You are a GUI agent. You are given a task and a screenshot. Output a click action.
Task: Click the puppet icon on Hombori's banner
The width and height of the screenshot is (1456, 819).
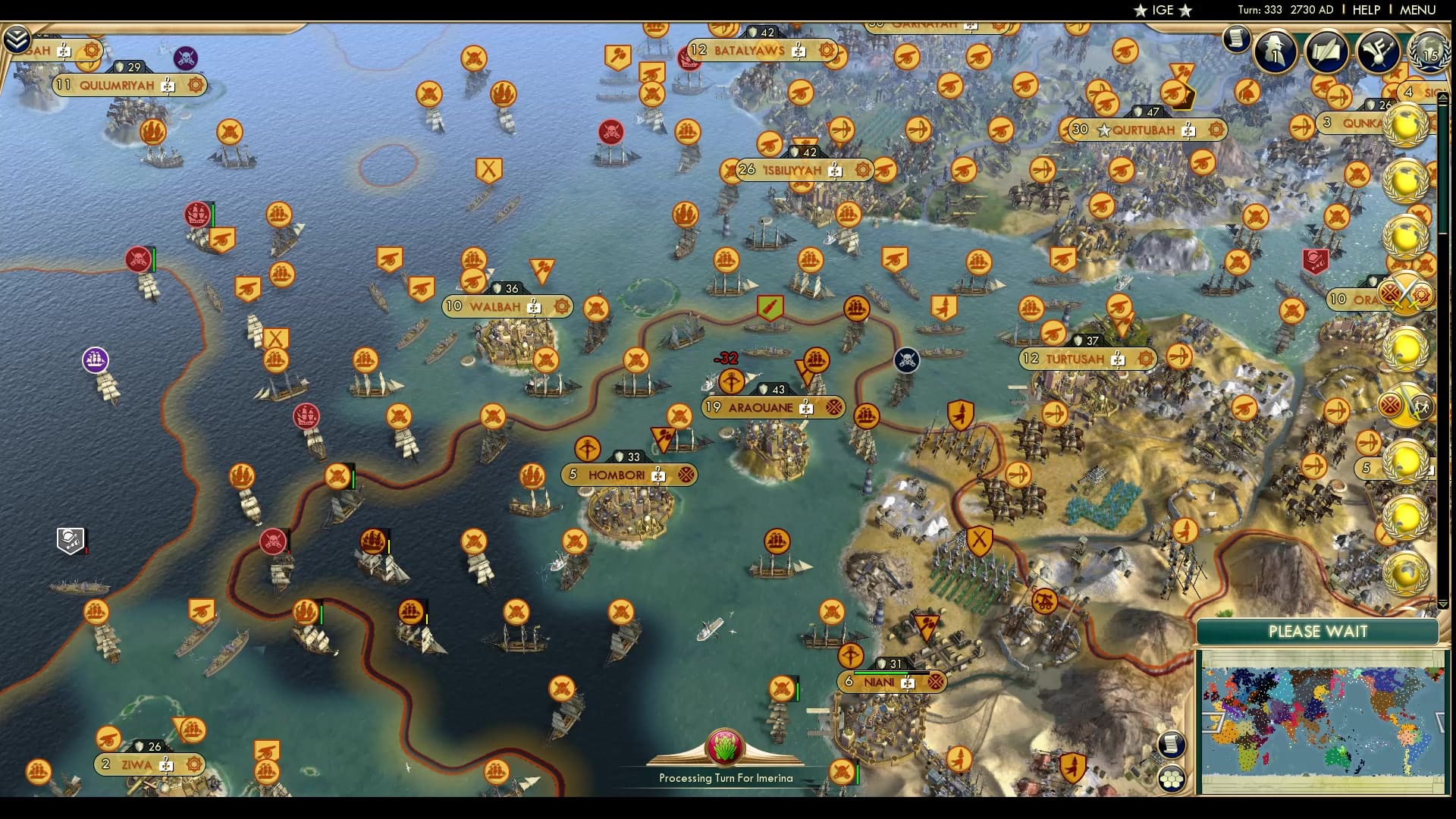point(686,475)
